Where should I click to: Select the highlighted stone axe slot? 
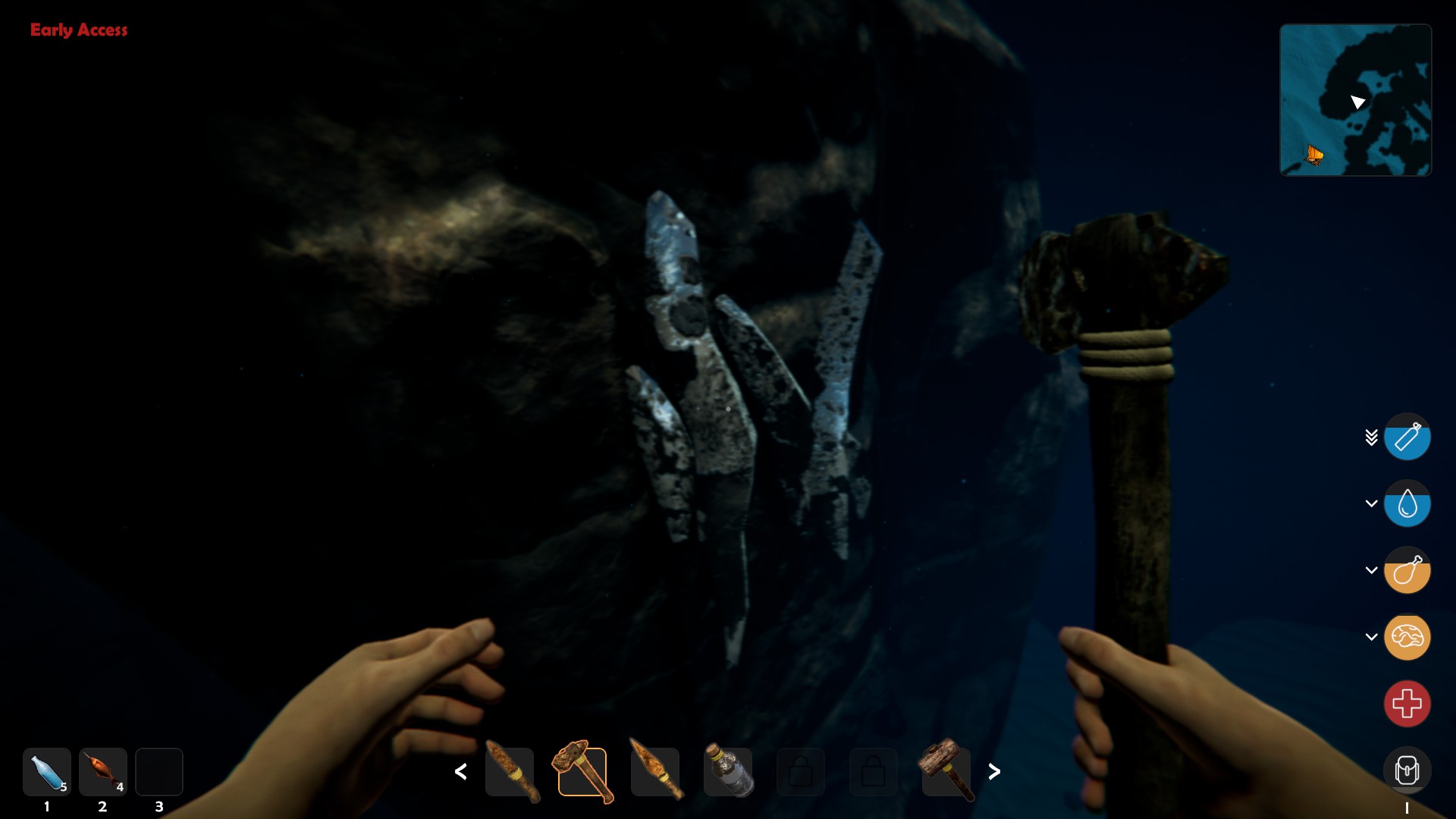[582, 772]
